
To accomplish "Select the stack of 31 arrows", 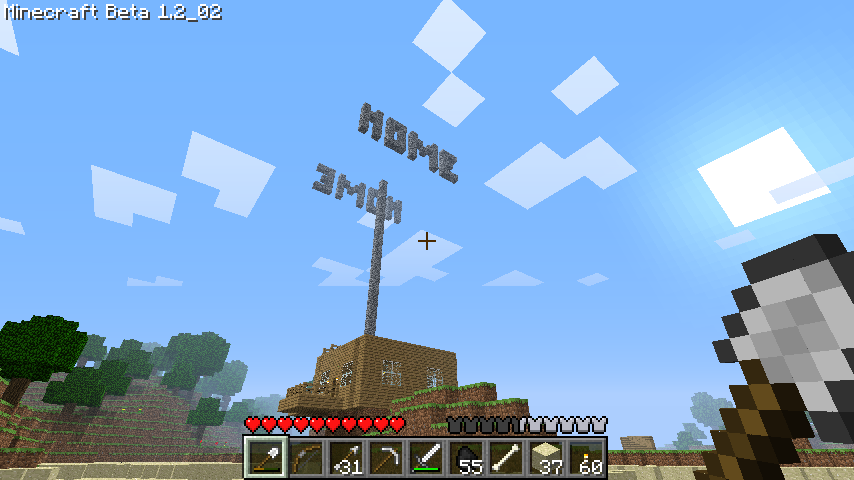I will pyautogui.click(x=345, y=458).
